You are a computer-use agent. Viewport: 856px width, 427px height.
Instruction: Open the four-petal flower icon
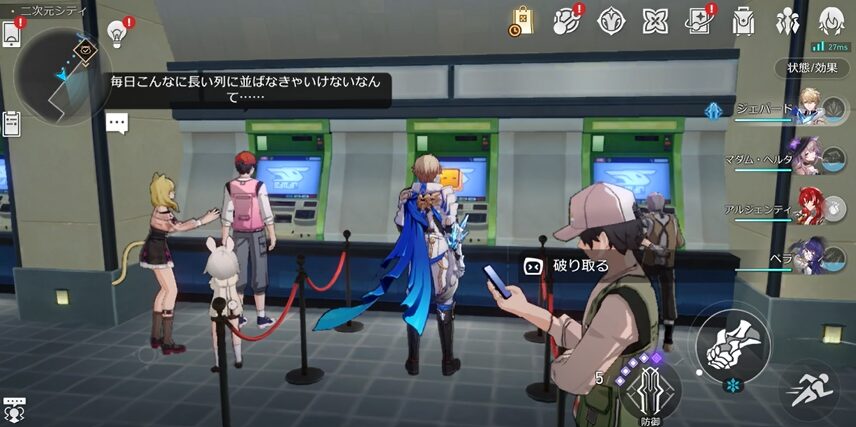pyautogui.click(x=654, y=20)
